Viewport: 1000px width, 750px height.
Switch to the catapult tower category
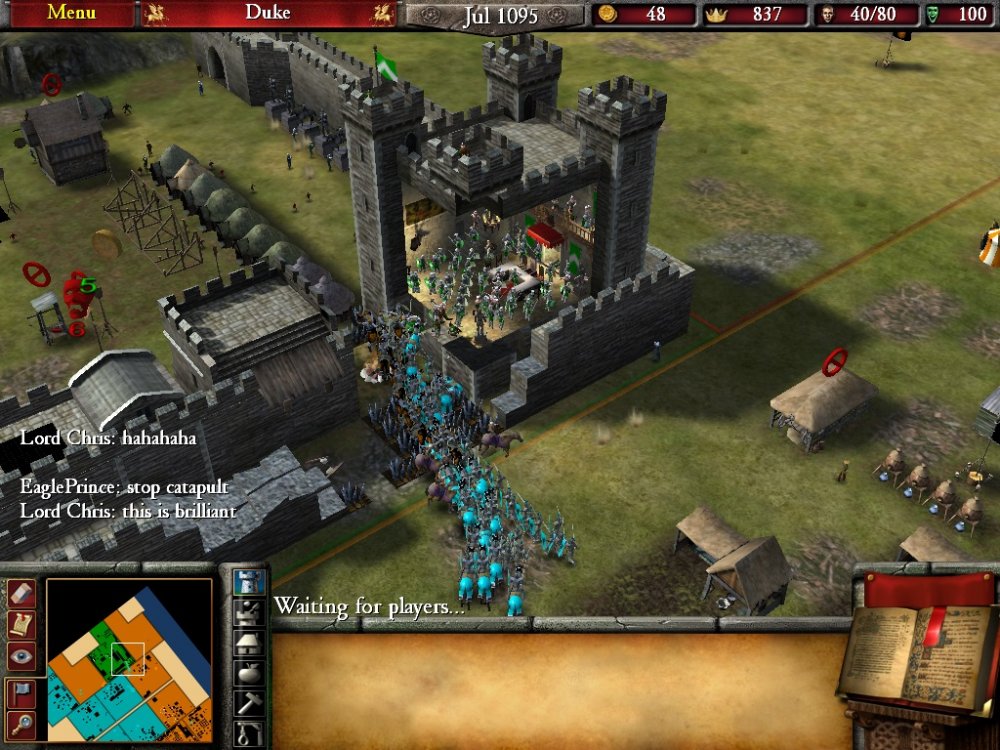pyautogui.click(x=249, y=612)
